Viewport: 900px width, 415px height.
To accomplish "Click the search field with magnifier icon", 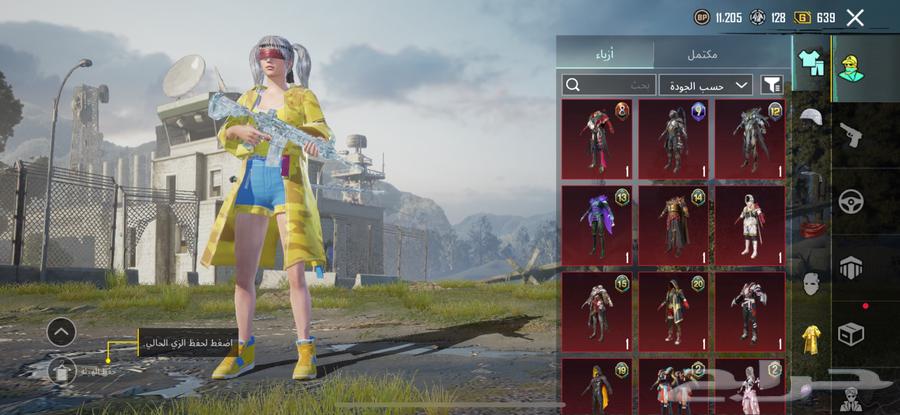I will pyautogui.click(x=609, y=85).
